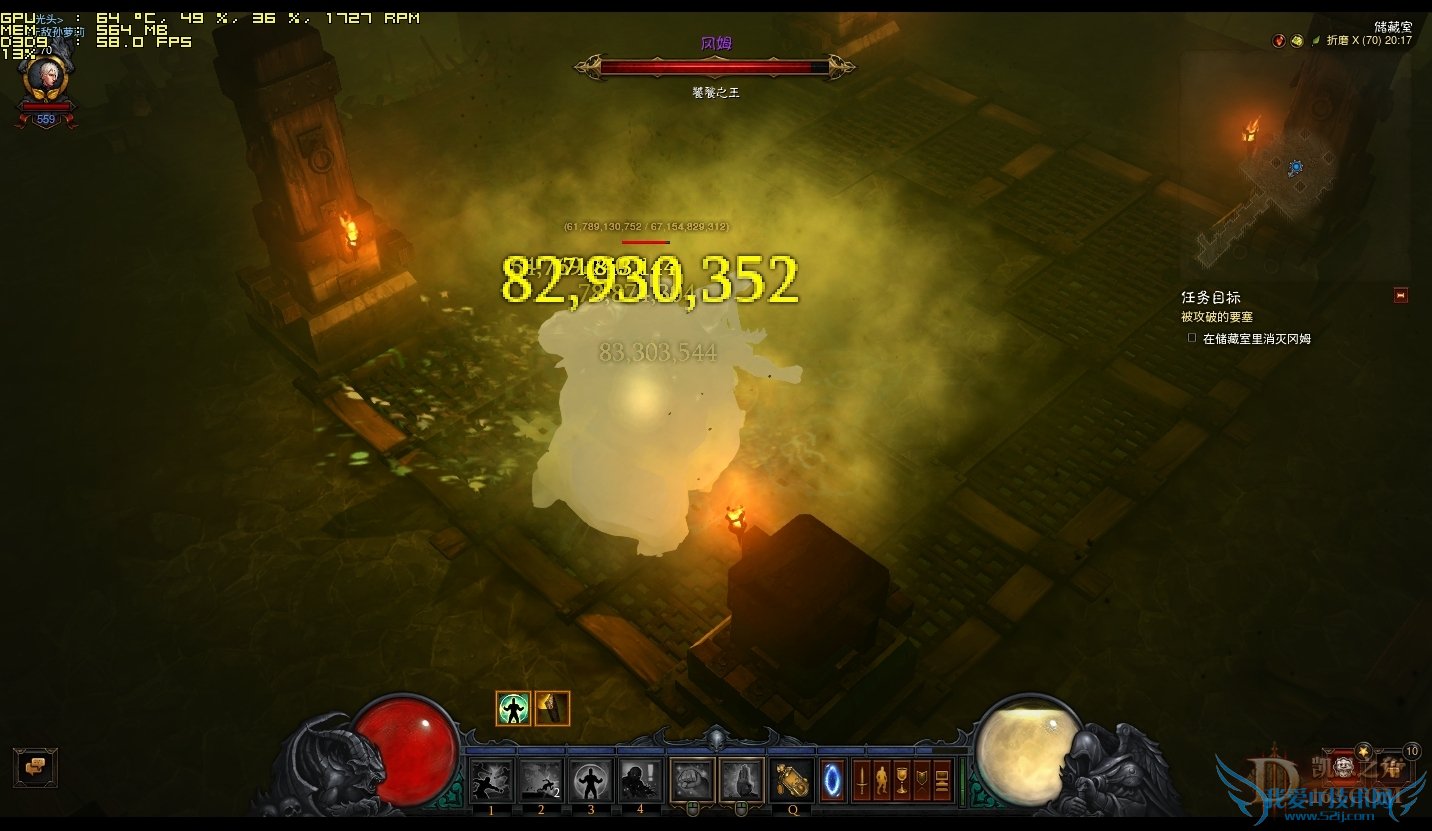Open the goblet achievements button
This screenshot has width=1432, height=831.
coord(902,780)
